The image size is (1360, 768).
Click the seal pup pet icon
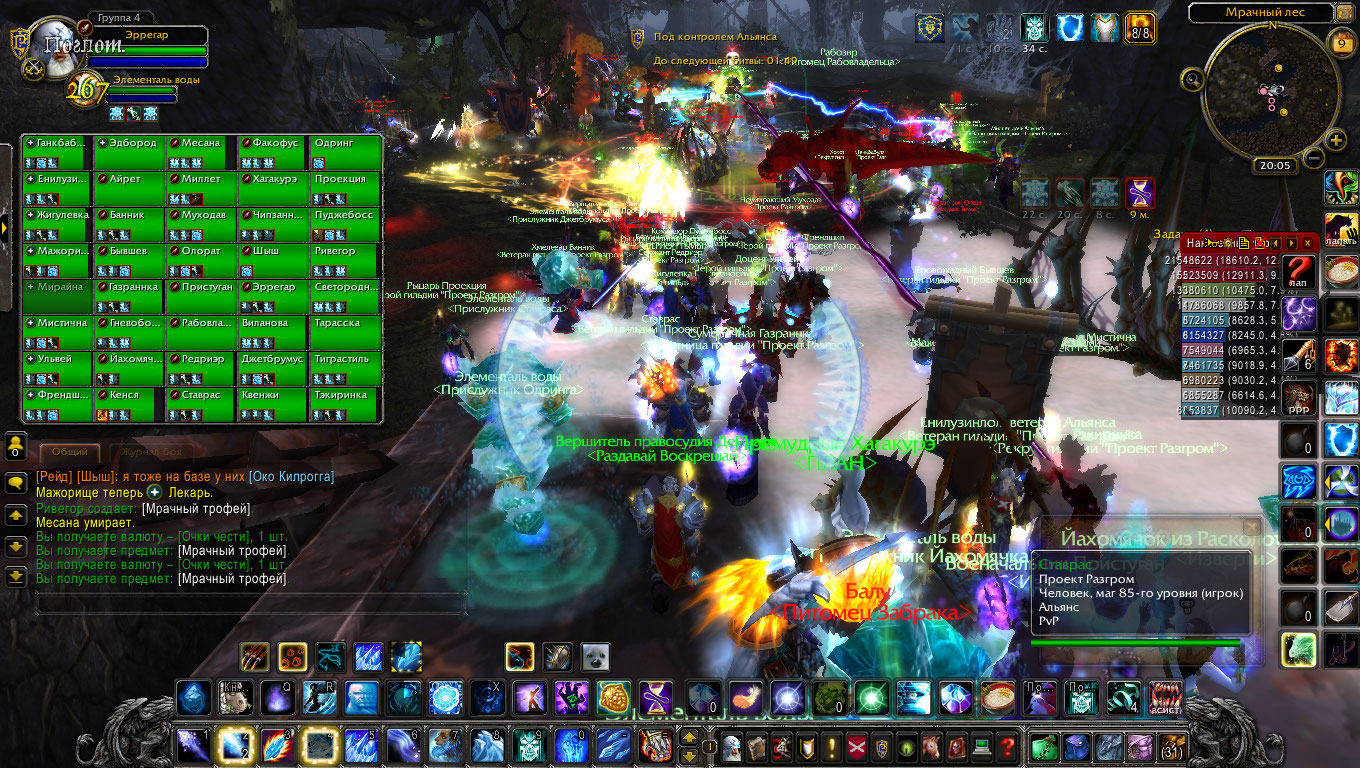[596, 656]
